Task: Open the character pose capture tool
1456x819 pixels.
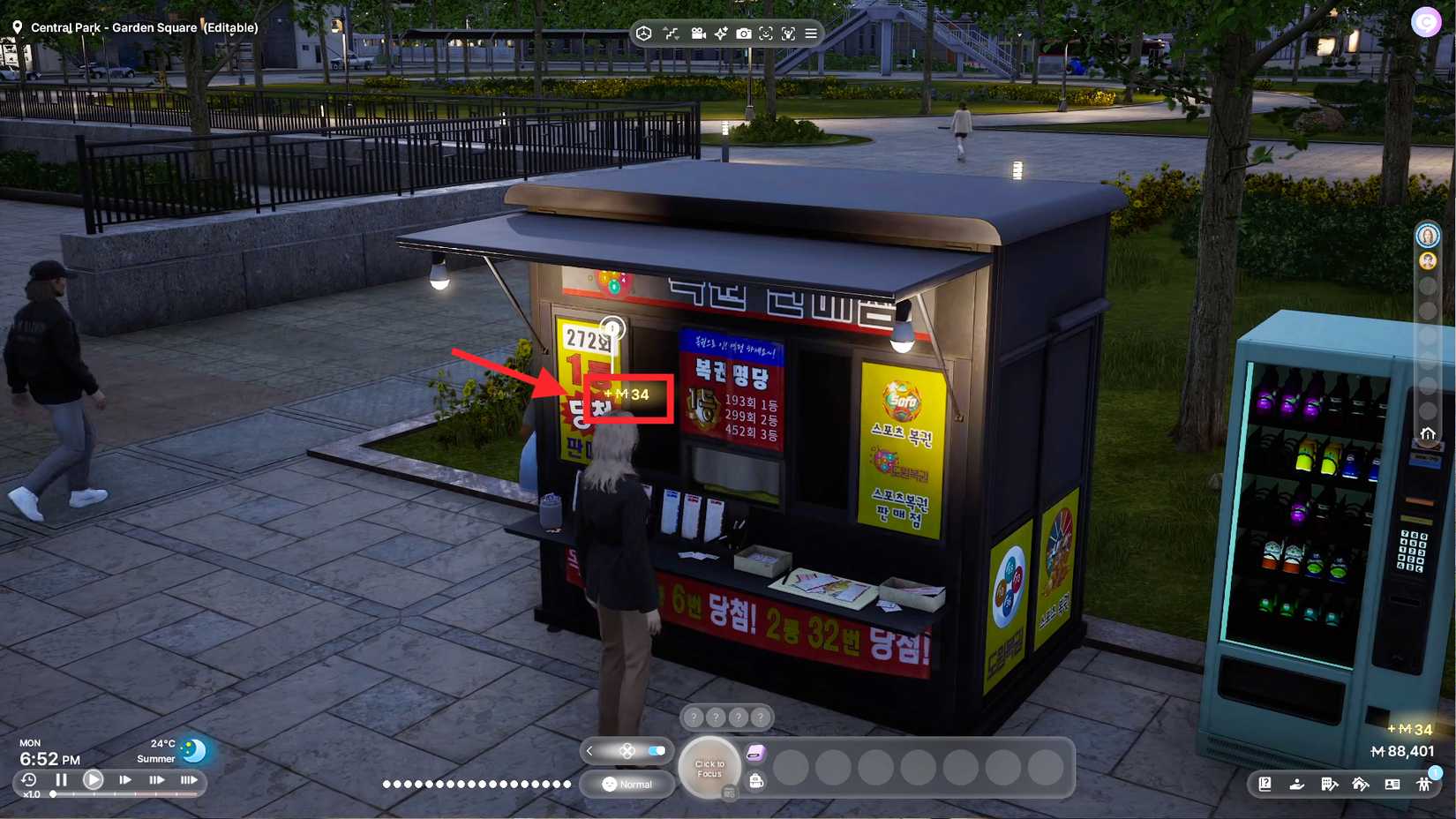Action: pos(787,34)
